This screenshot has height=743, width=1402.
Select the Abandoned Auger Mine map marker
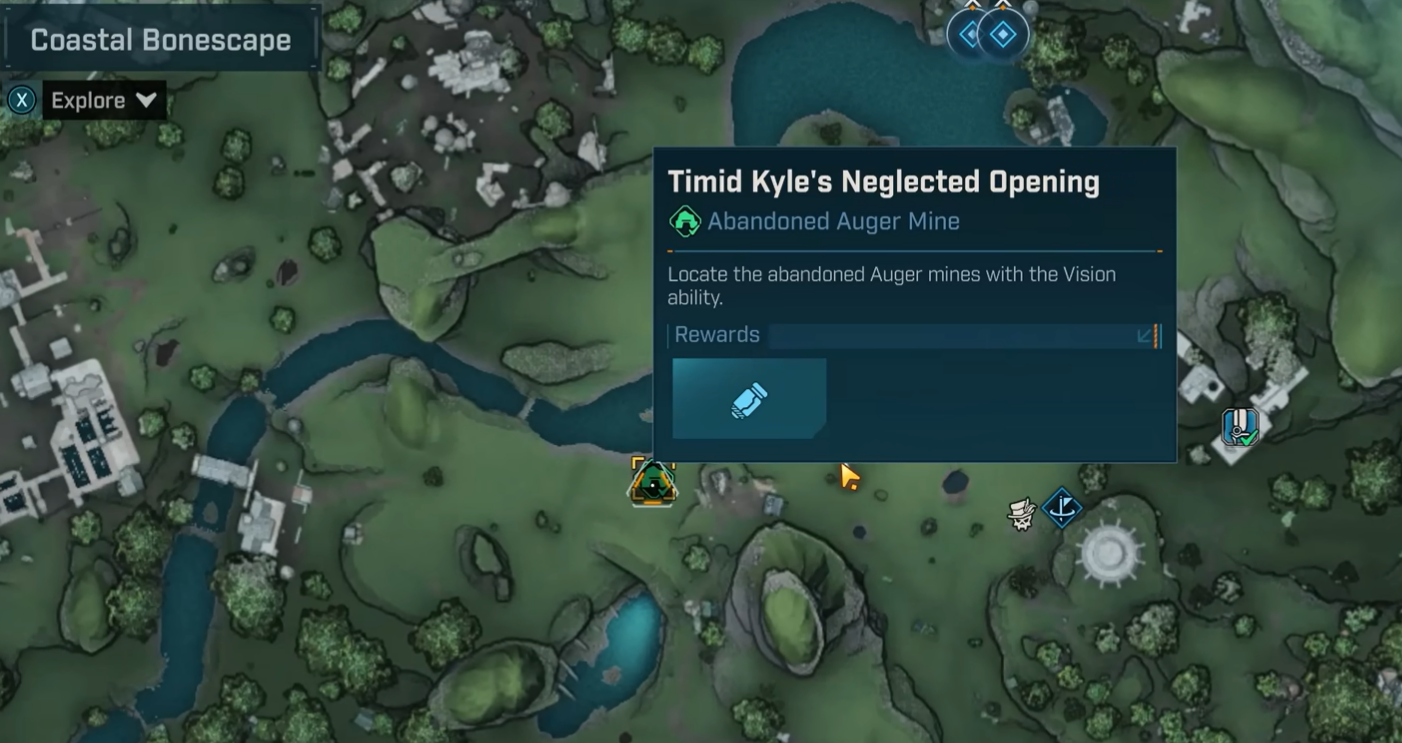(x=653, y=483)
